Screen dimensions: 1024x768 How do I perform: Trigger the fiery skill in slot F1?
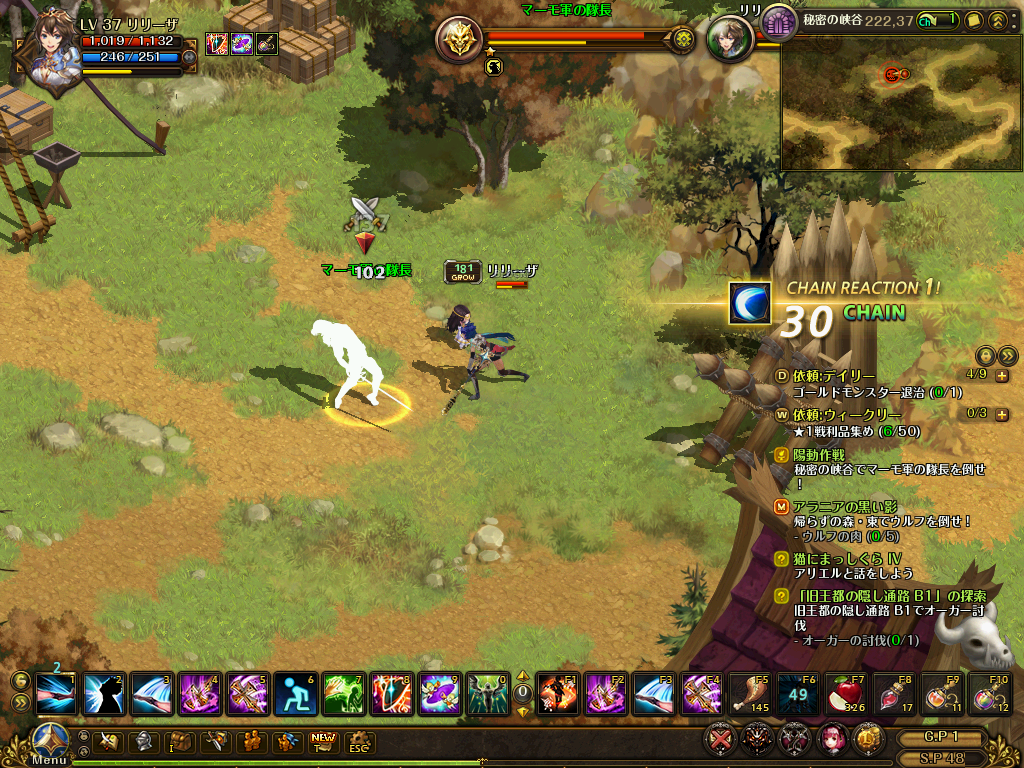point(558,693)
